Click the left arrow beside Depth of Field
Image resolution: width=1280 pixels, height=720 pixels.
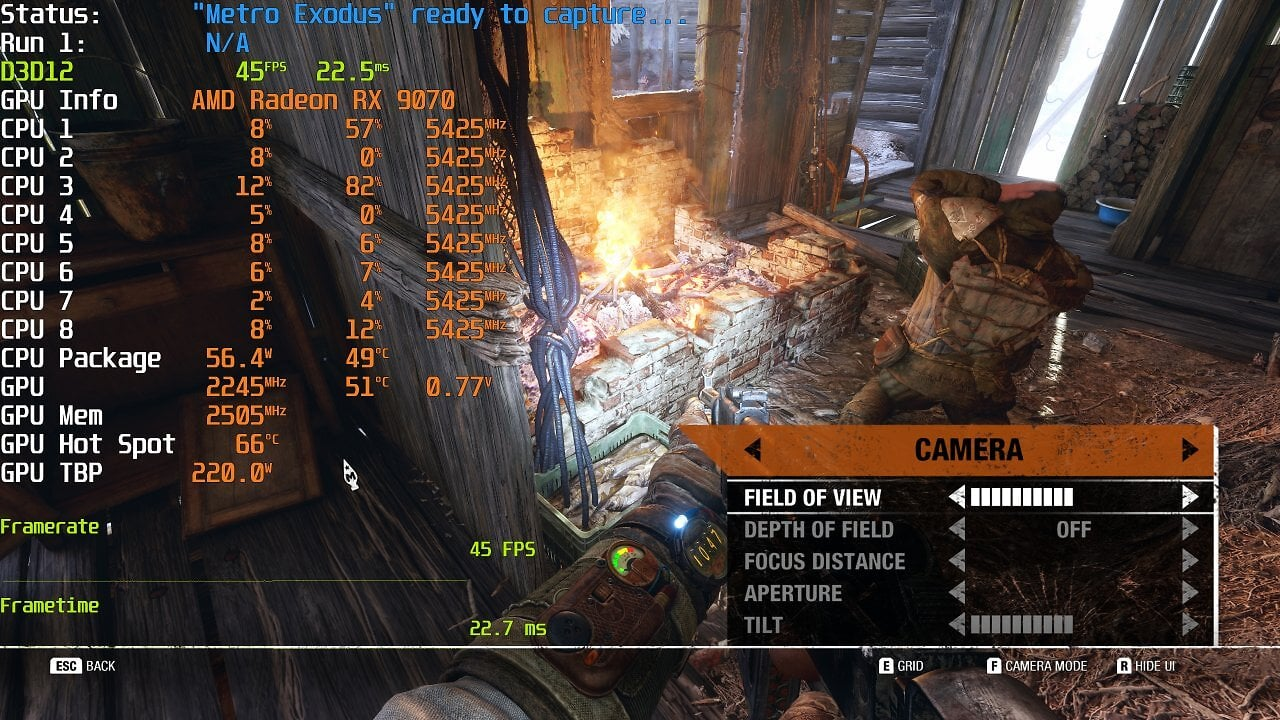tap(957, 529)
